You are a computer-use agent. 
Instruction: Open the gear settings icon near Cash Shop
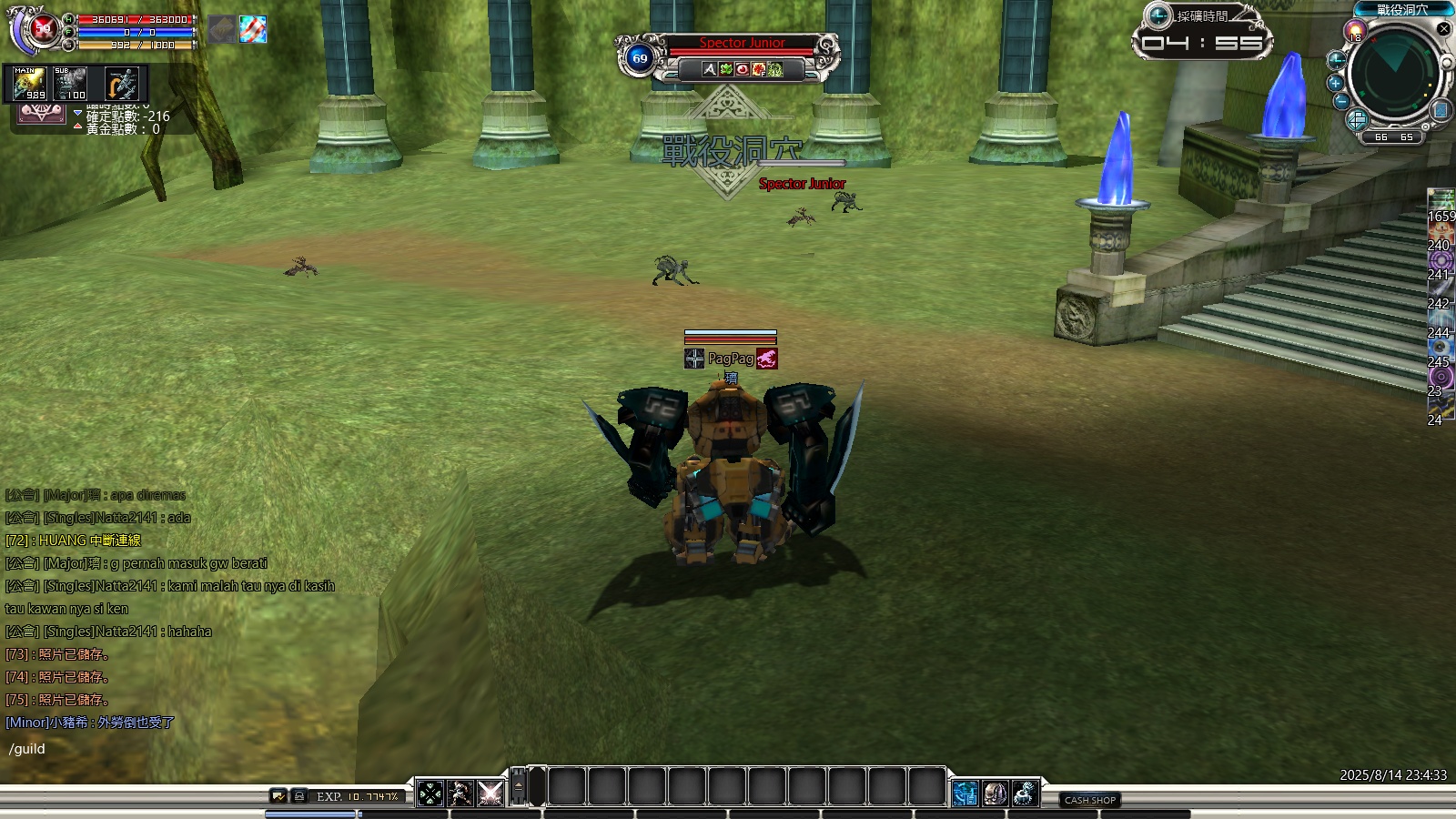(x=1026, y=794)
